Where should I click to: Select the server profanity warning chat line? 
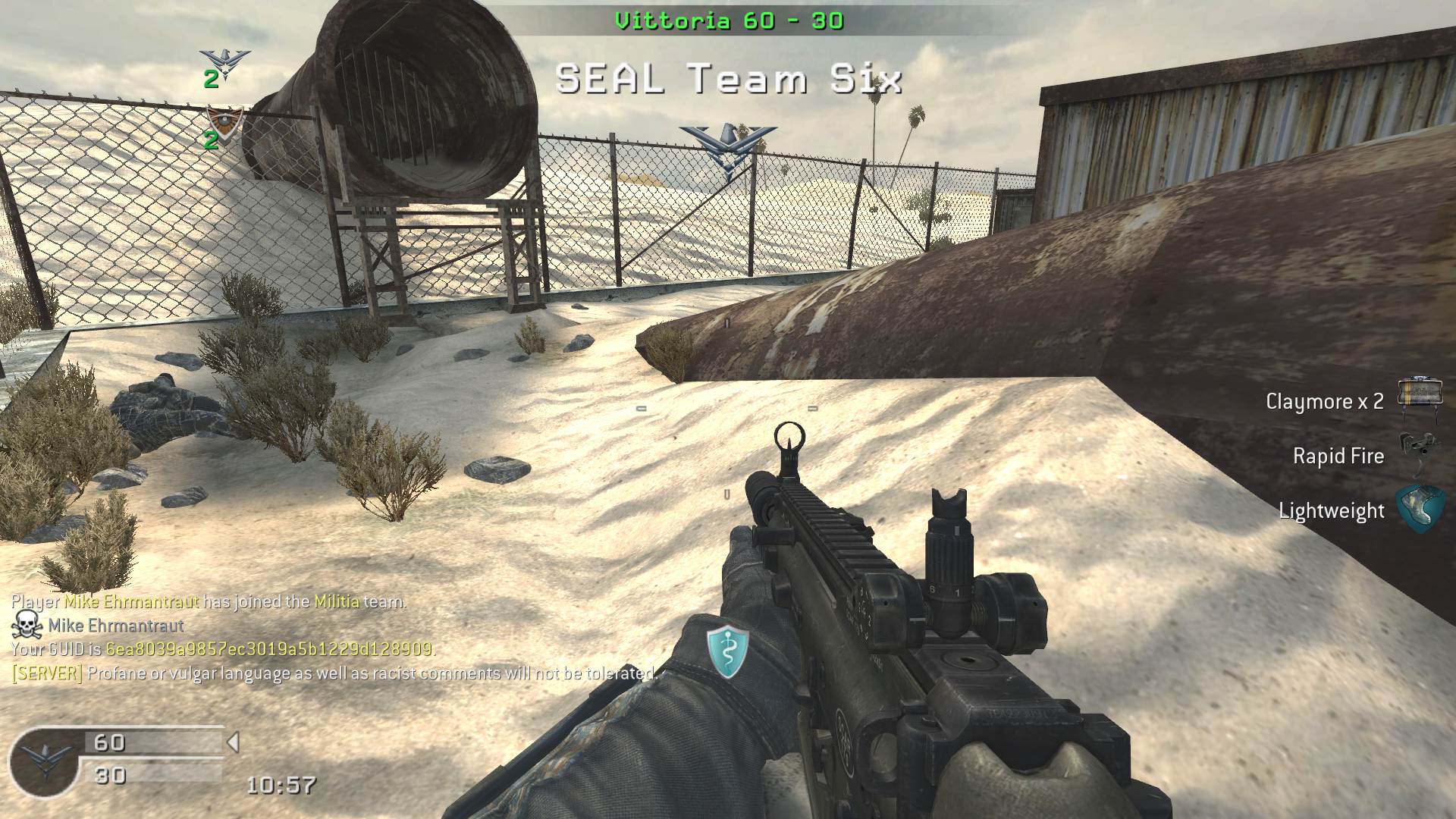coord(334,673)
